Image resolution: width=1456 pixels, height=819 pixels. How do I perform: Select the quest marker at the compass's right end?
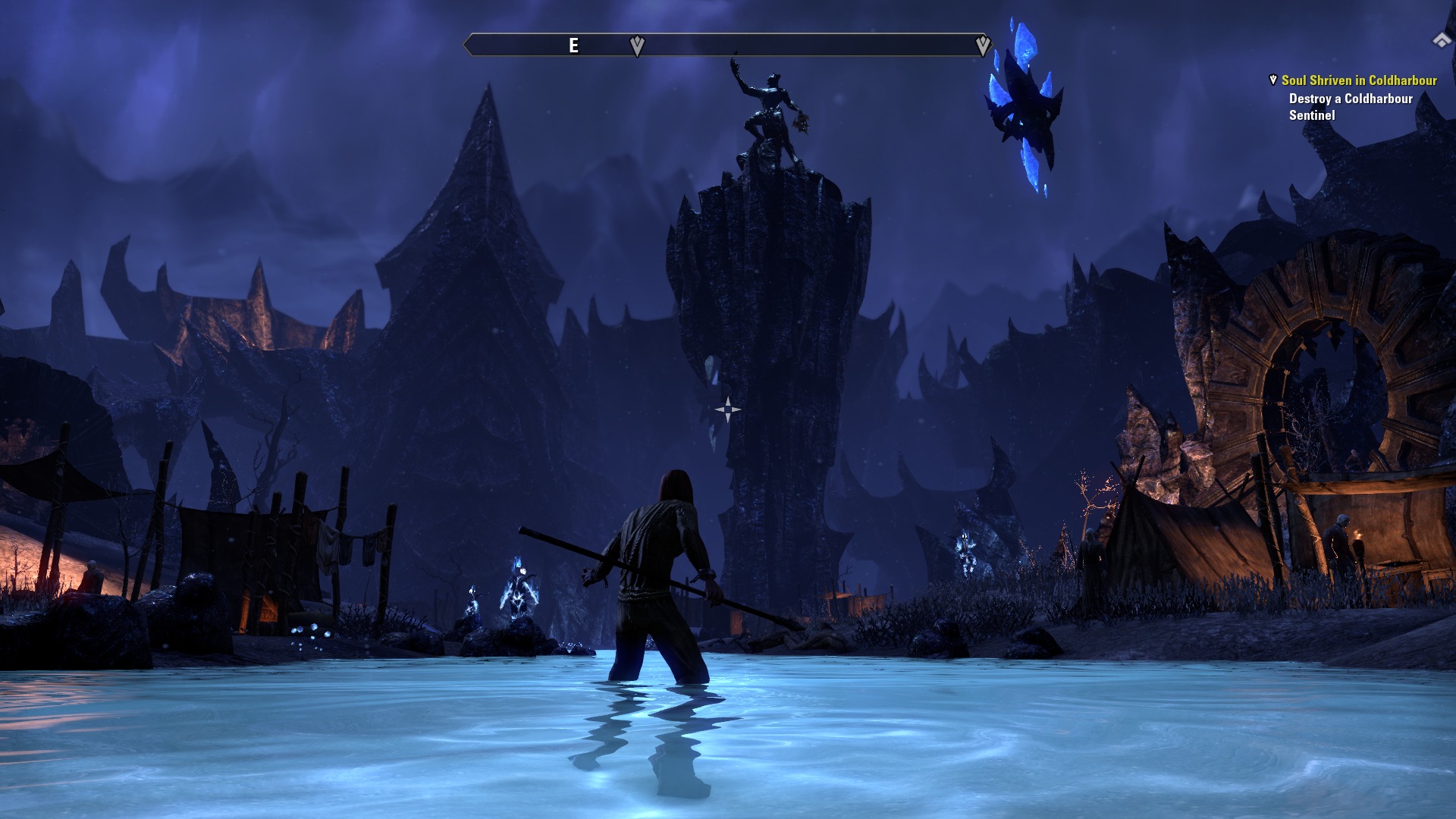pyautogui.click(x=983, y=45)
